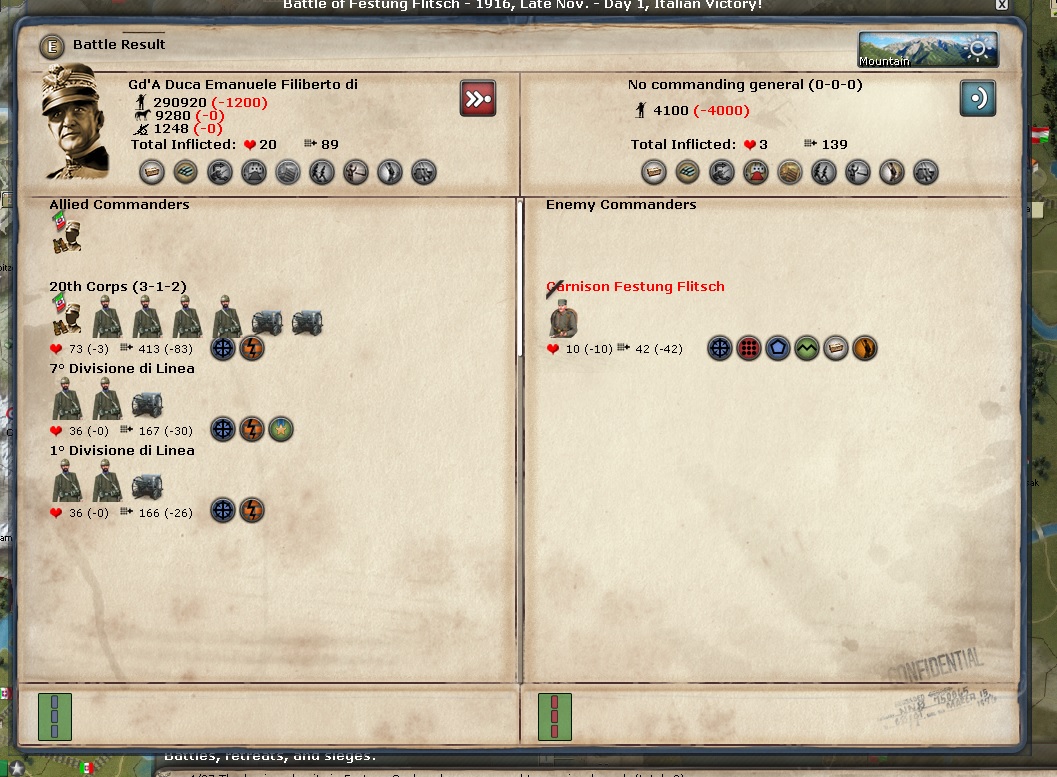Open the Italian general's portrait
Screen dimensions: 1057x777
click(x=75, y=120)
